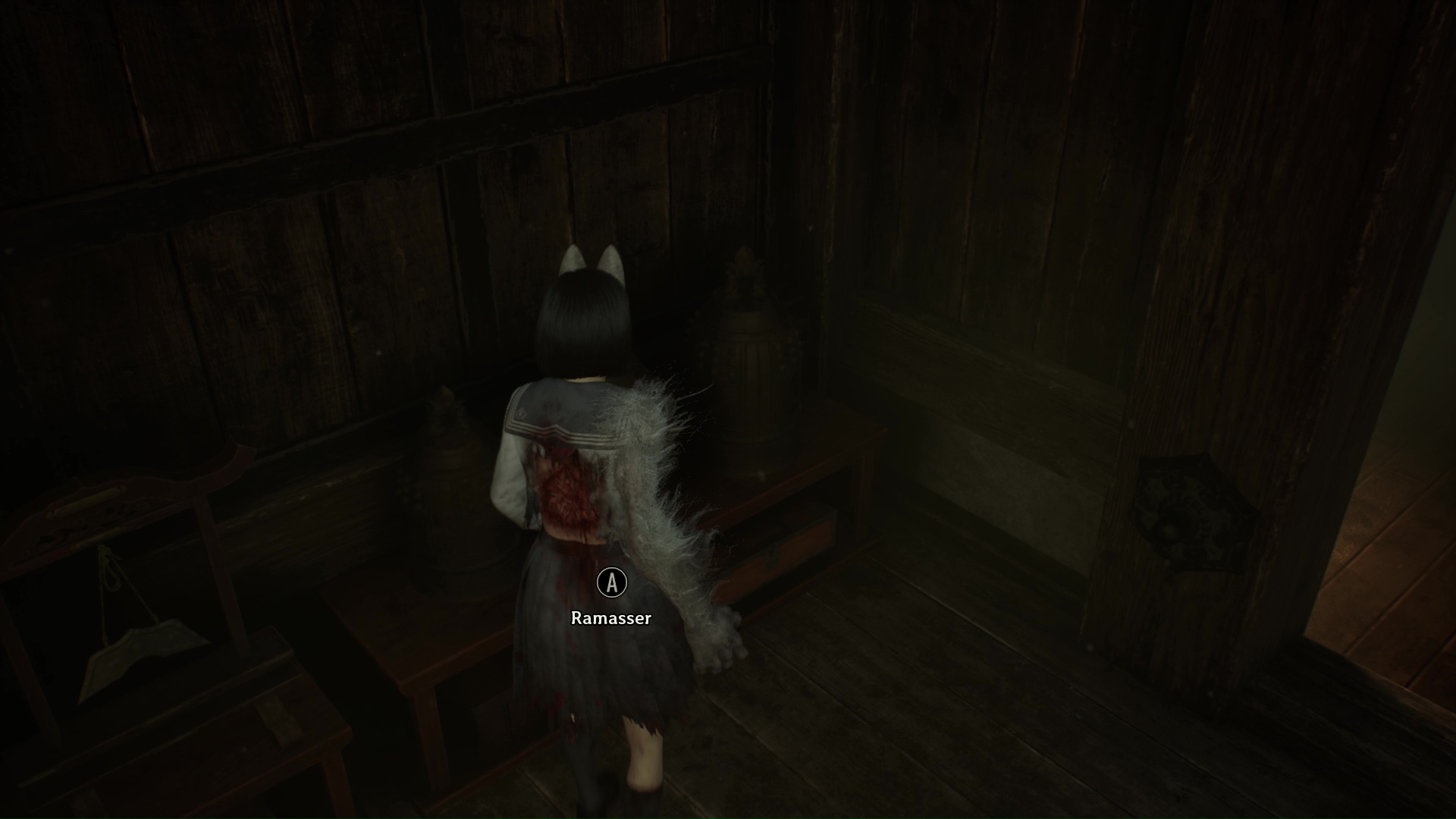
Task: Click the circled A interaction glyph
Action: [611, 583]
